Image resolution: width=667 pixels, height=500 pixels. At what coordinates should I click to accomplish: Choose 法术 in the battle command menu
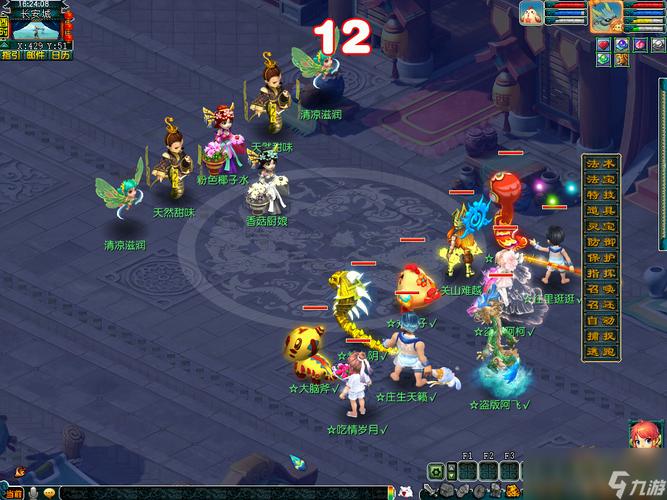point(601,163)
